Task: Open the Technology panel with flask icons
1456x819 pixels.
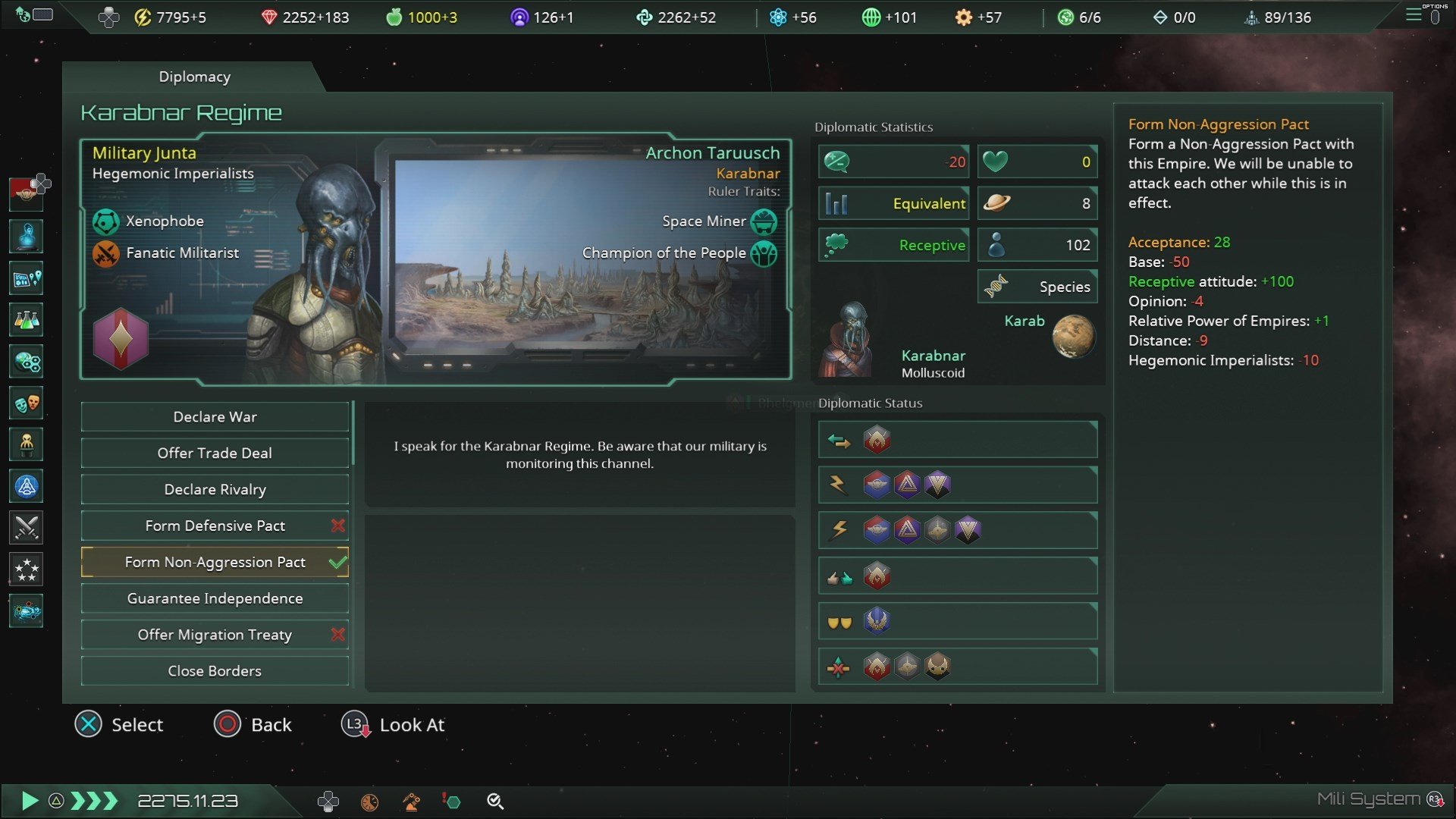Action: pos(26,320)
